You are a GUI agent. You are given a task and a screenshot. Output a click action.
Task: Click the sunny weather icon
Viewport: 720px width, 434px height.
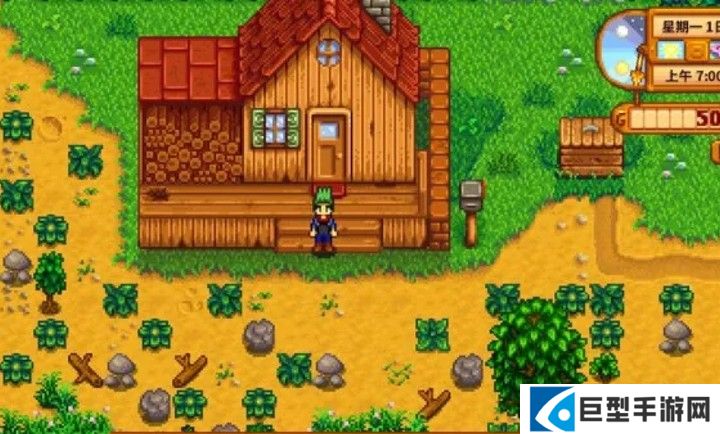coord(670,49)
